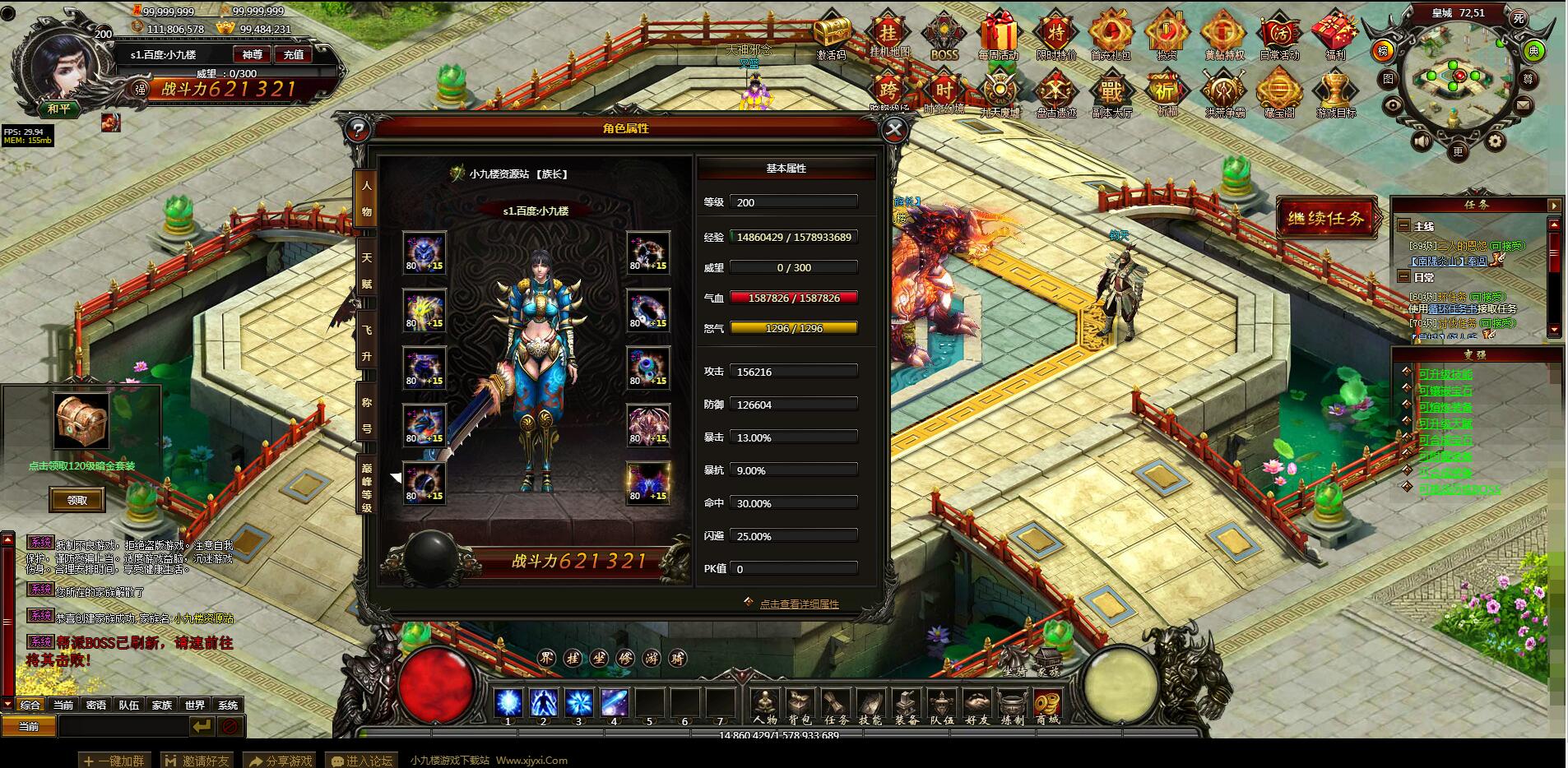Claim the level 120 set with 领取

point(77,500)
